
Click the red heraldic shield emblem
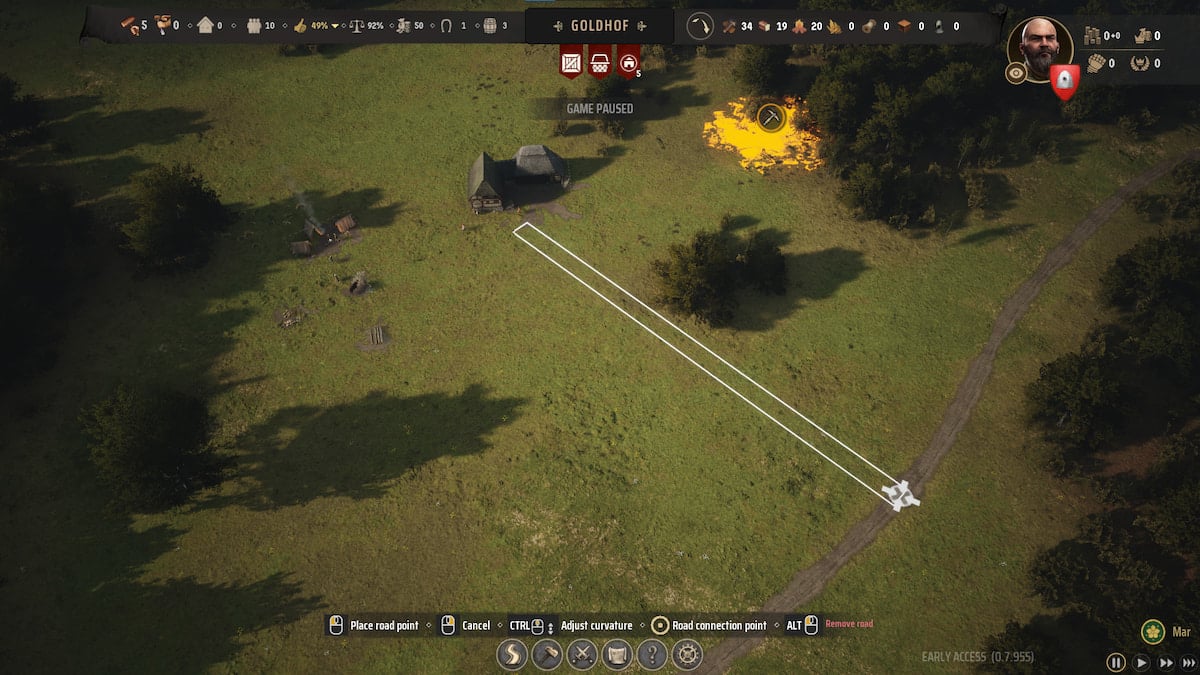click(x=1065, y=81)
